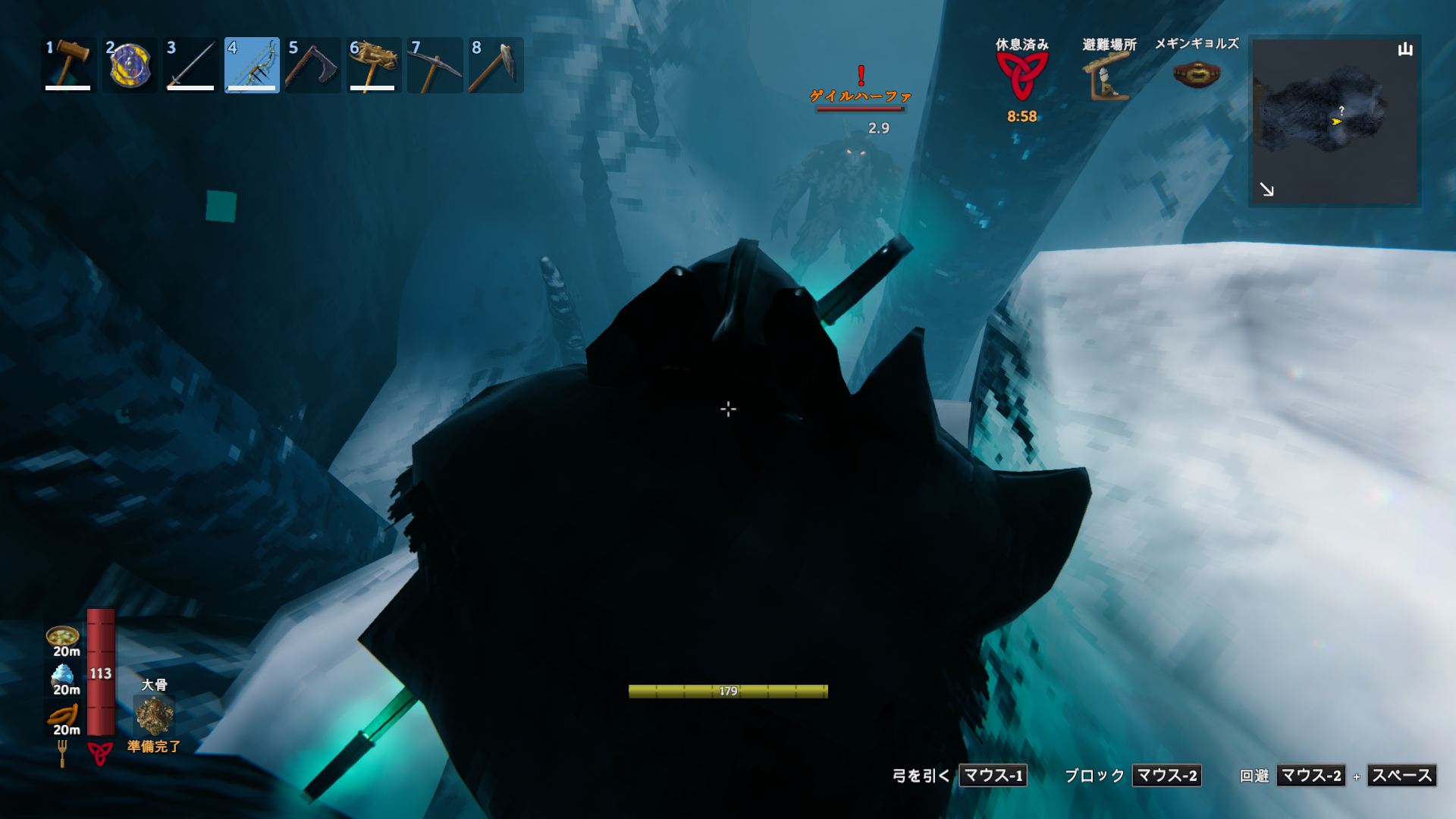This screenshot has width=1456, height=819.
Task: Click the 休息済み rested status icon
Action: coord(1021,76)
